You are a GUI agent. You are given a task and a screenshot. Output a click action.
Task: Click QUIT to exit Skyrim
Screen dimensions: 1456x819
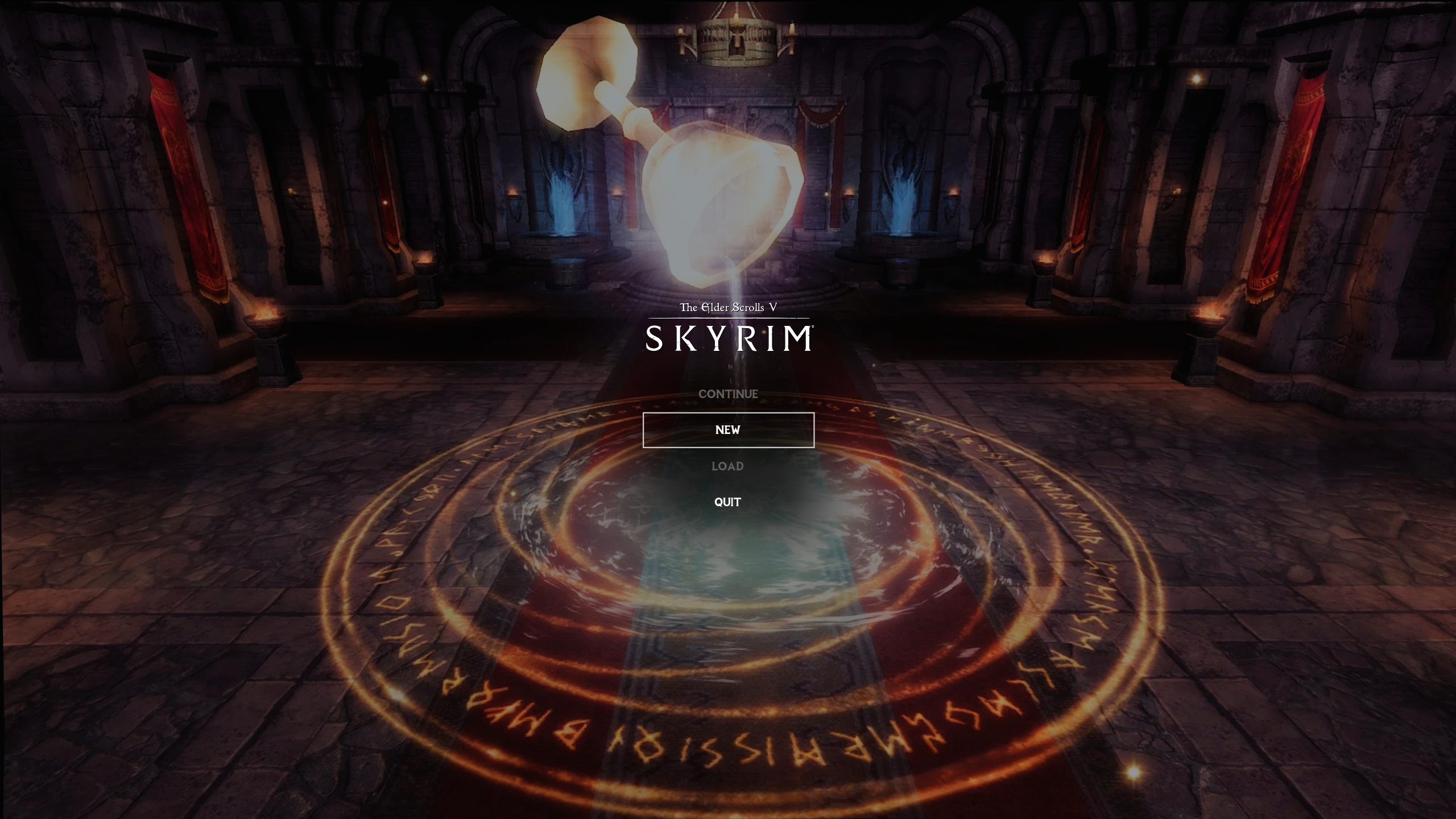pyautogui.click(x=728, y=502)
